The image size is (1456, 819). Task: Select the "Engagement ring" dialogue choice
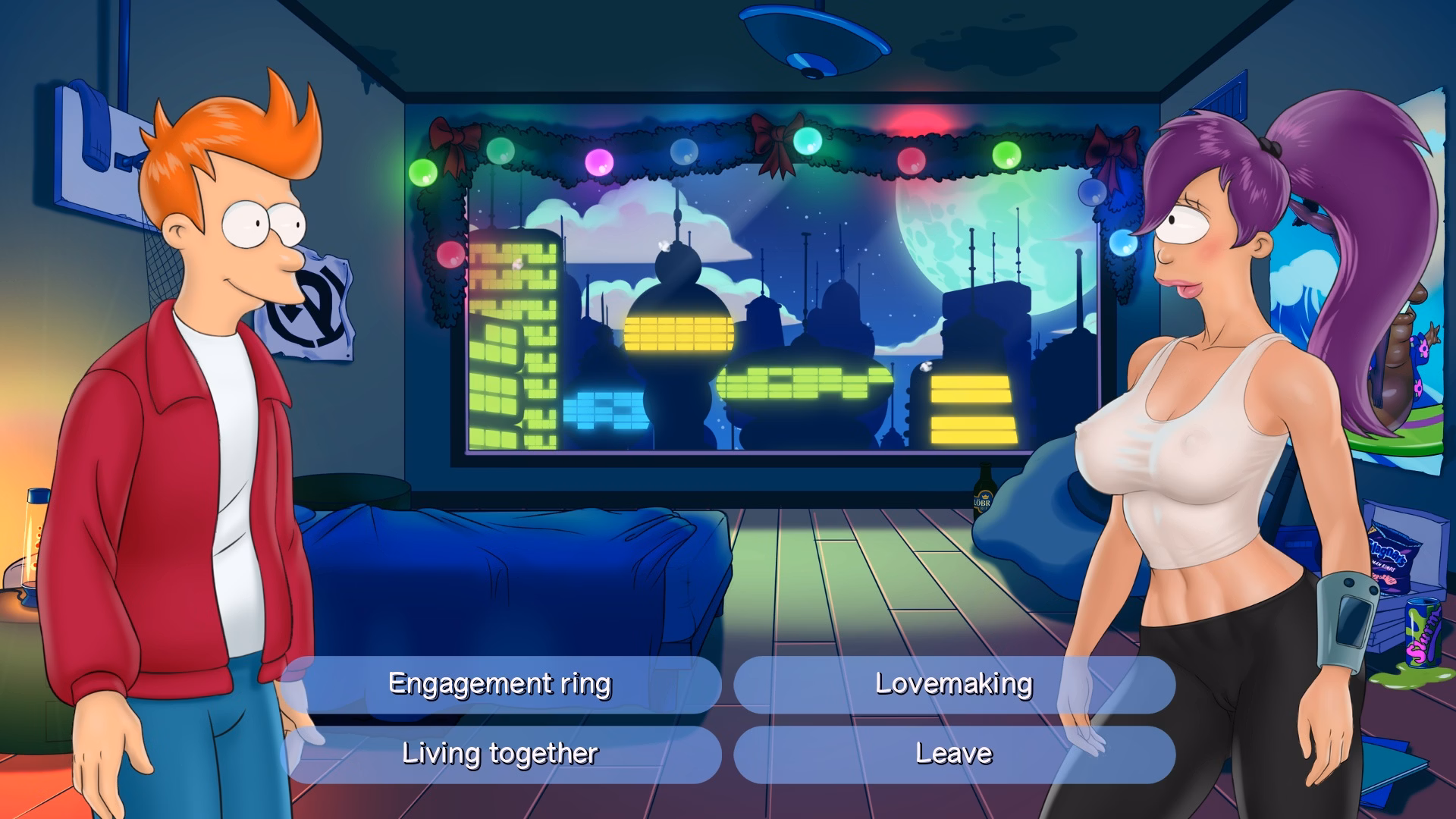500,683
